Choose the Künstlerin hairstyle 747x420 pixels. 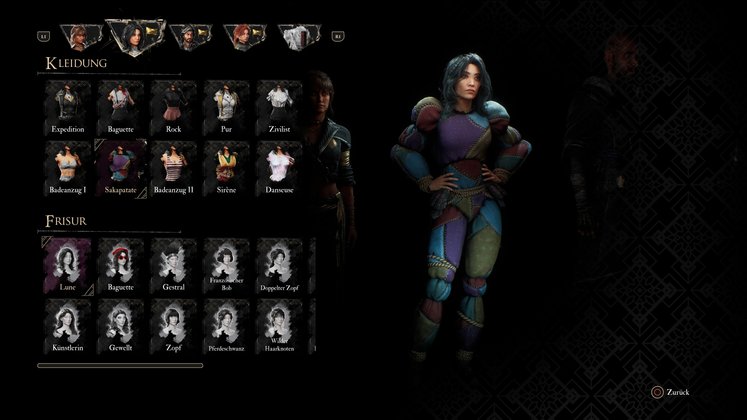click(x=68, y=326)
